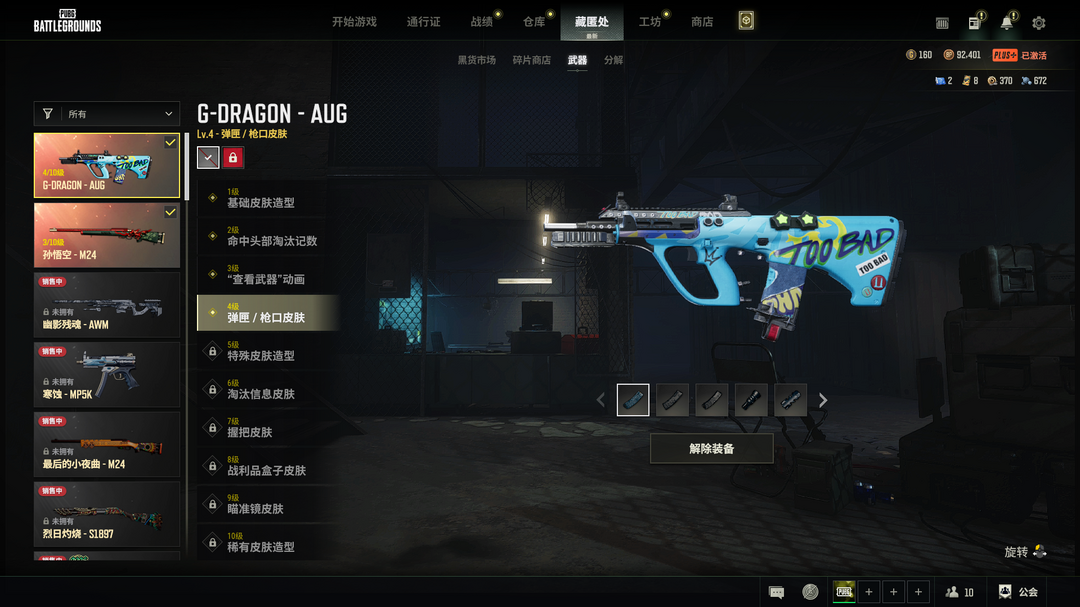Open the 公会 guild button
Screen dimensions: 1080x607
pyautogui.click(x=1018, y=592)
